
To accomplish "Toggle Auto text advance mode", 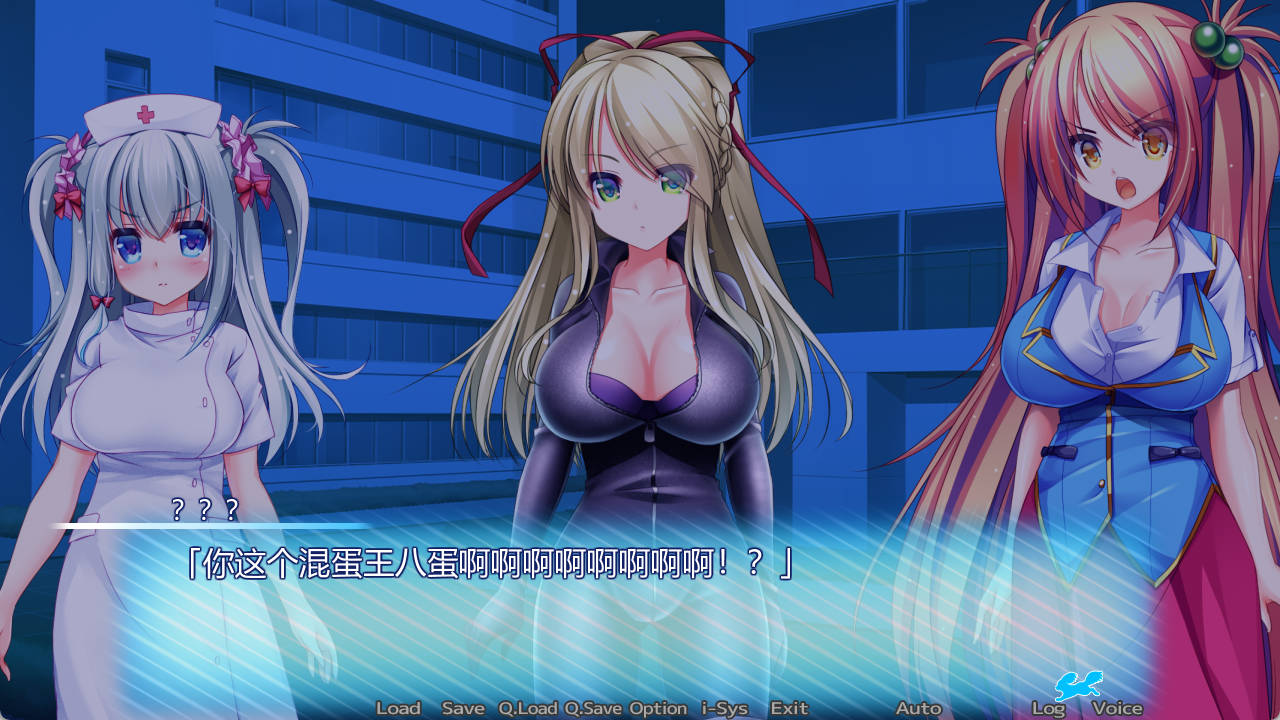I will (918, 708).
